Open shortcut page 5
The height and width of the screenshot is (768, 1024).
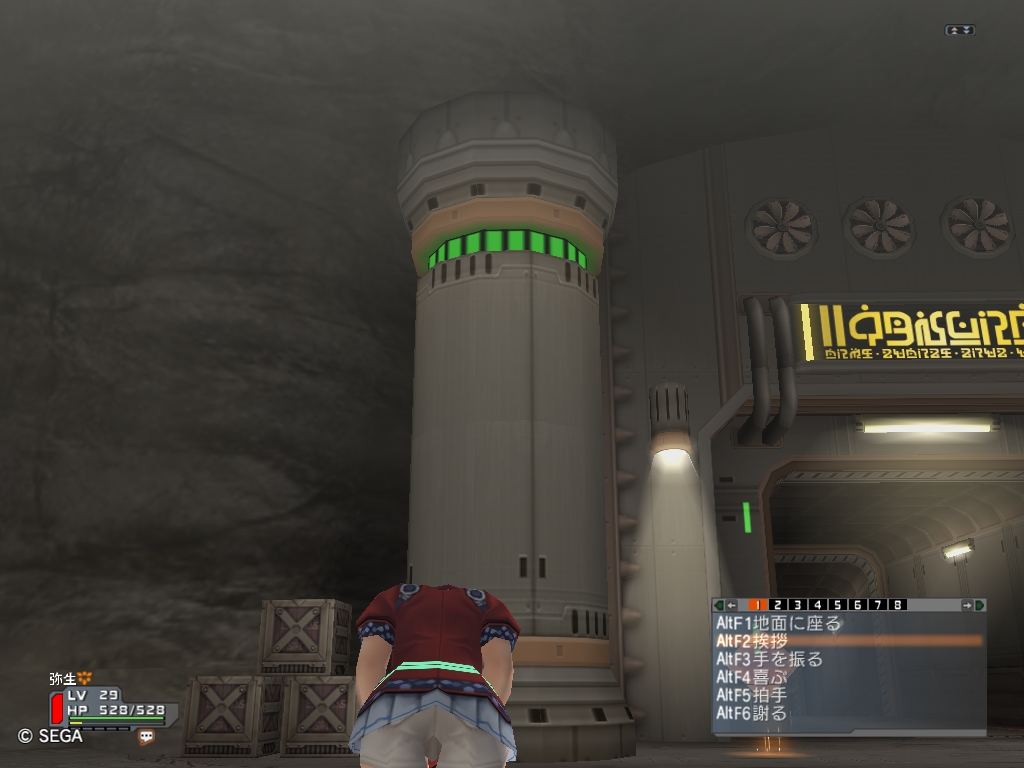tap(838, 605)
